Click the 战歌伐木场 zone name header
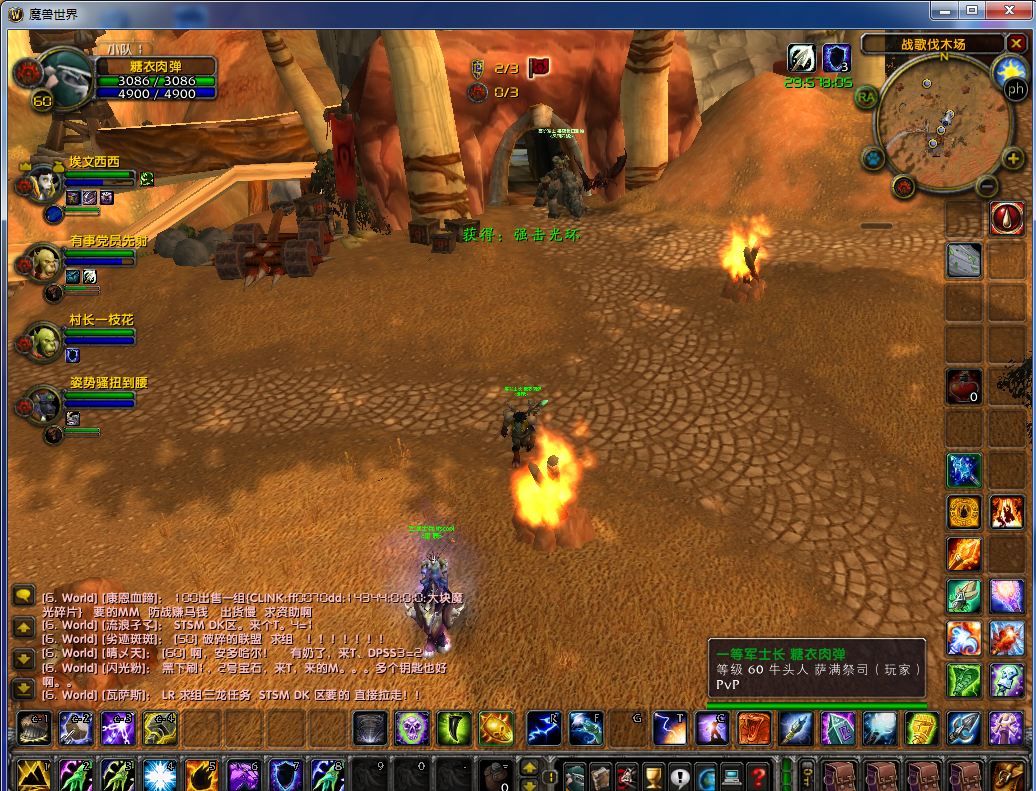The image size is (1036, 791). pyautogui.click(x=932, y=44)
